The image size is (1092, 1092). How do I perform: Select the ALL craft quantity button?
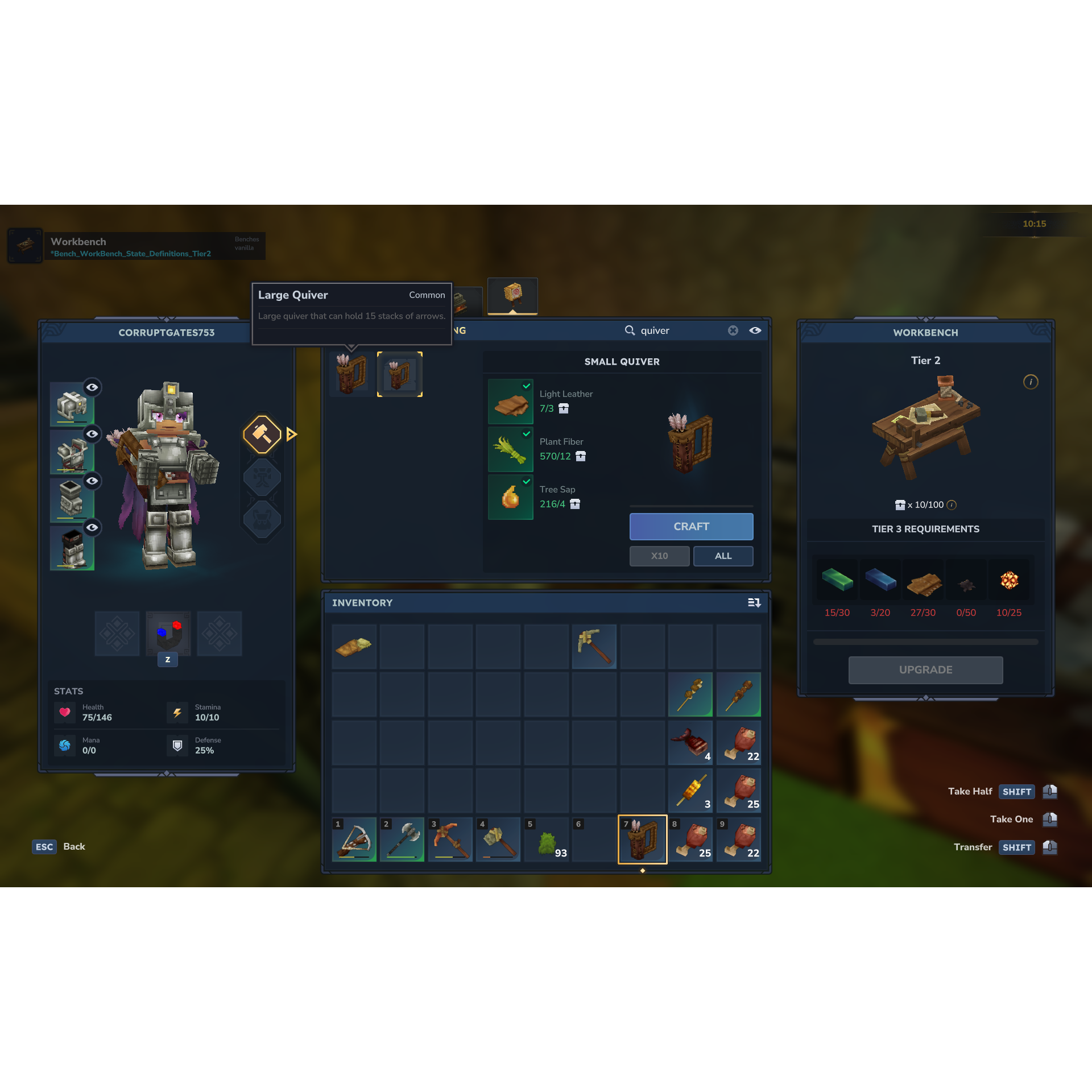coord(723,556)
